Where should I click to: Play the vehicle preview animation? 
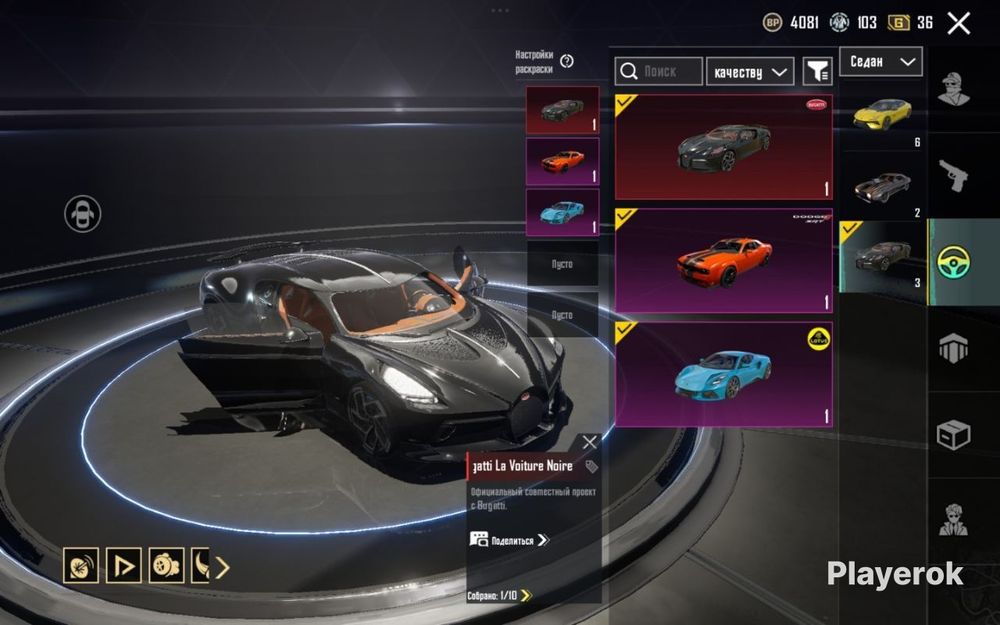pyautogui.click(x=124, y=566)
